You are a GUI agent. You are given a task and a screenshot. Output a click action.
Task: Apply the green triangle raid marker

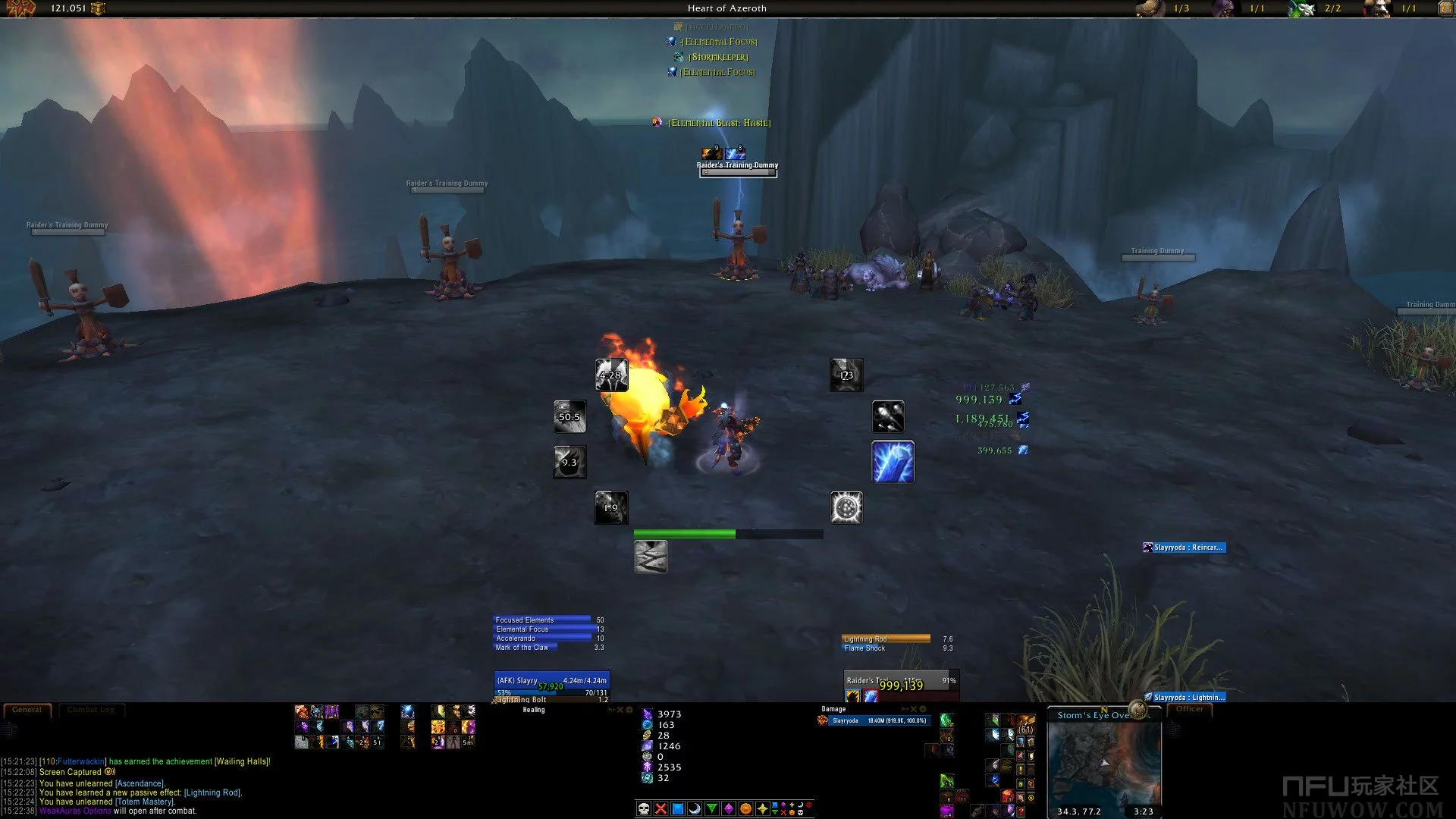(712, 808)
